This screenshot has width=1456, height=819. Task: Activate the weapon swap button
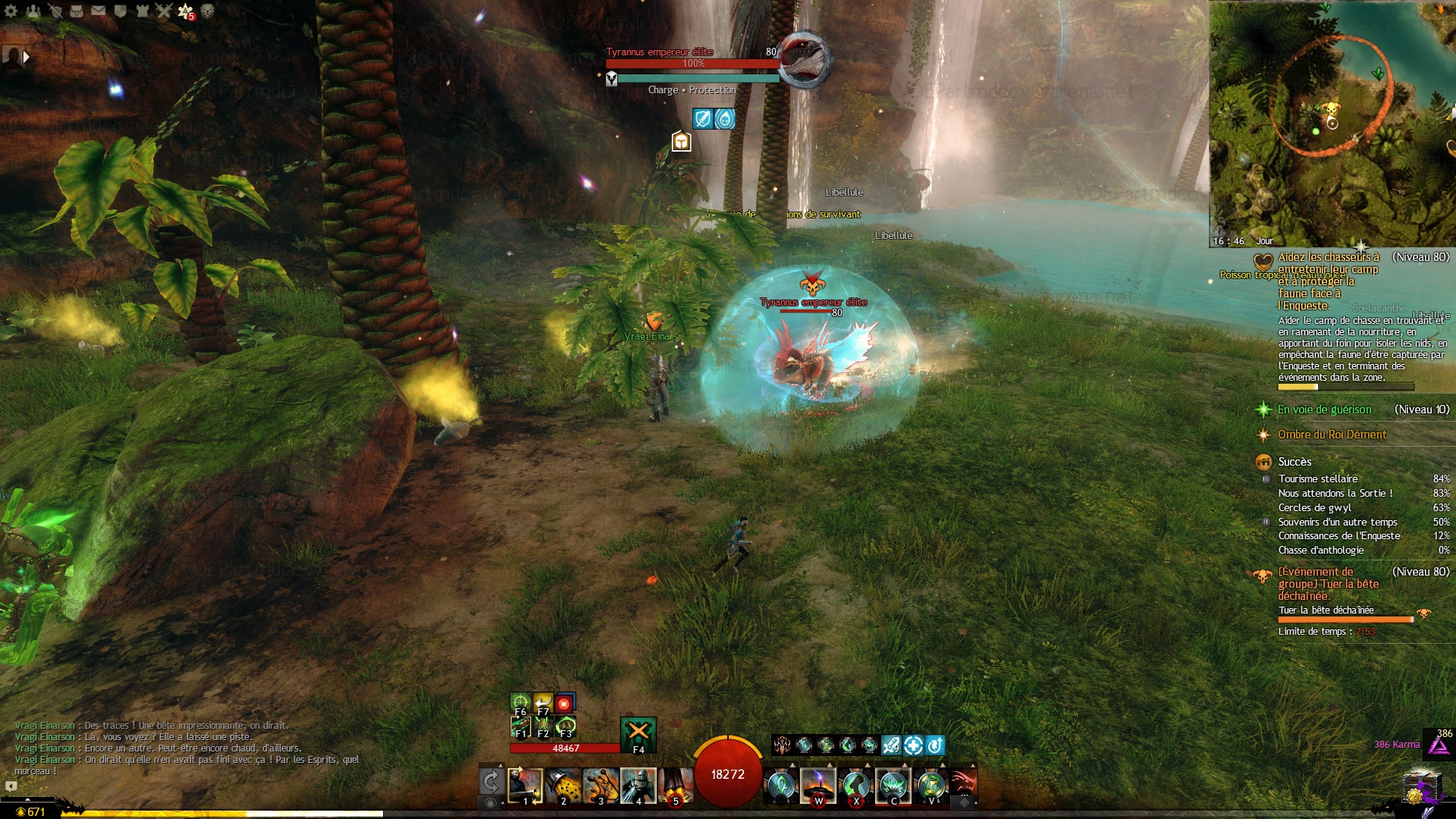point(491,781)
